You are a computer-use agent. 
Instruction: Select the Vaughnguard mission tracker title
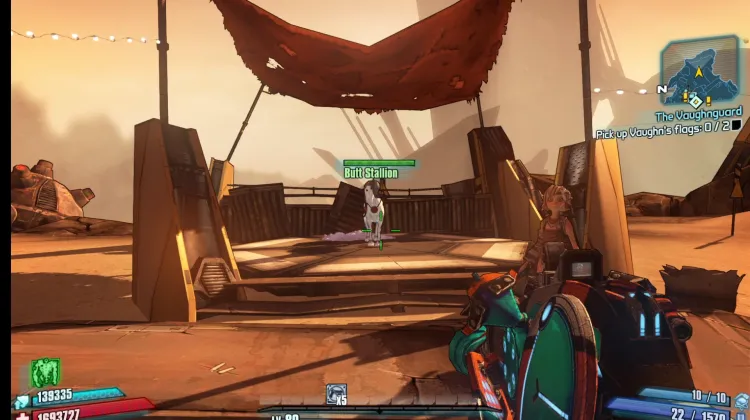tap(698, 117)
